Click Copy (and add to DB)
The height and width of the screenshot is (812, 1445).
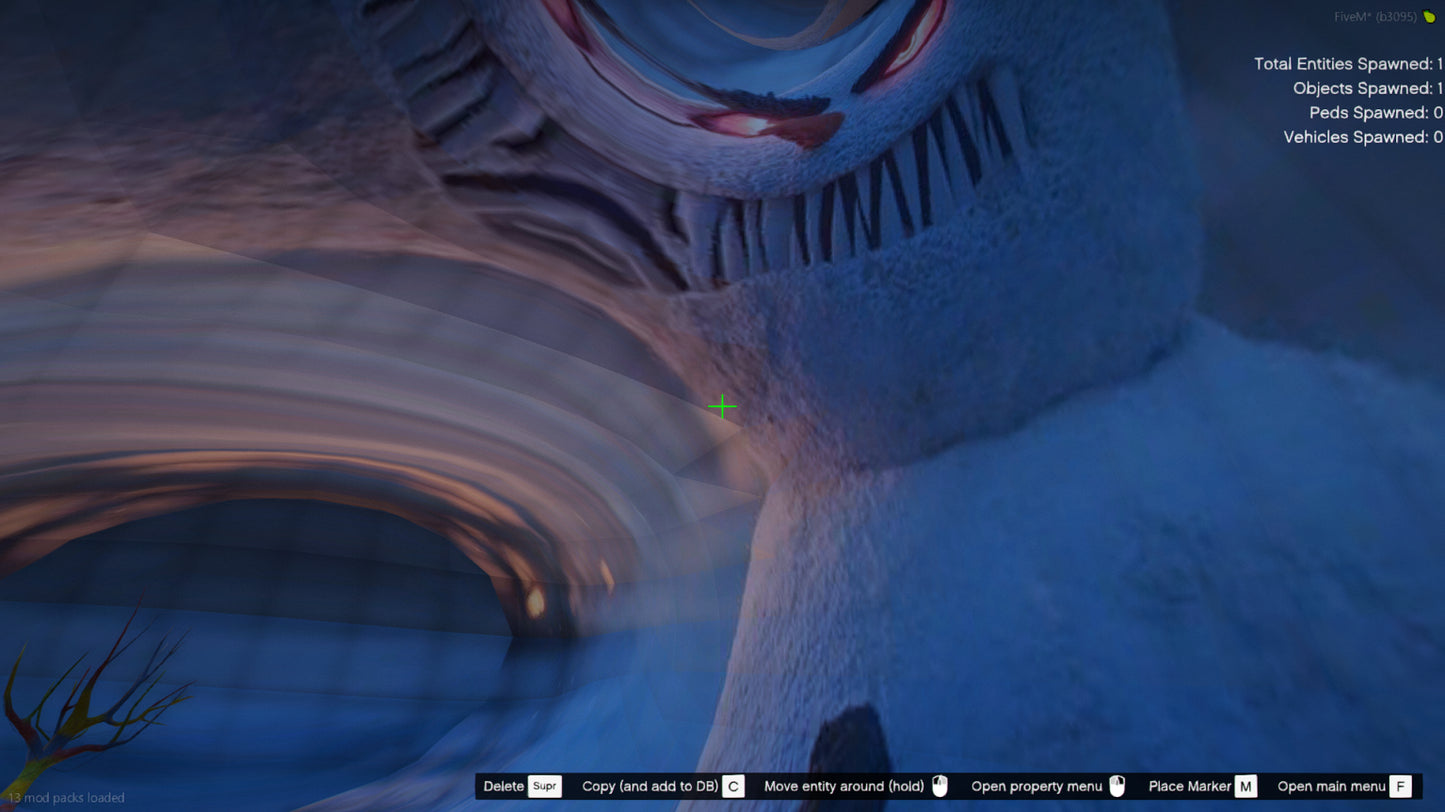point(651,786)
